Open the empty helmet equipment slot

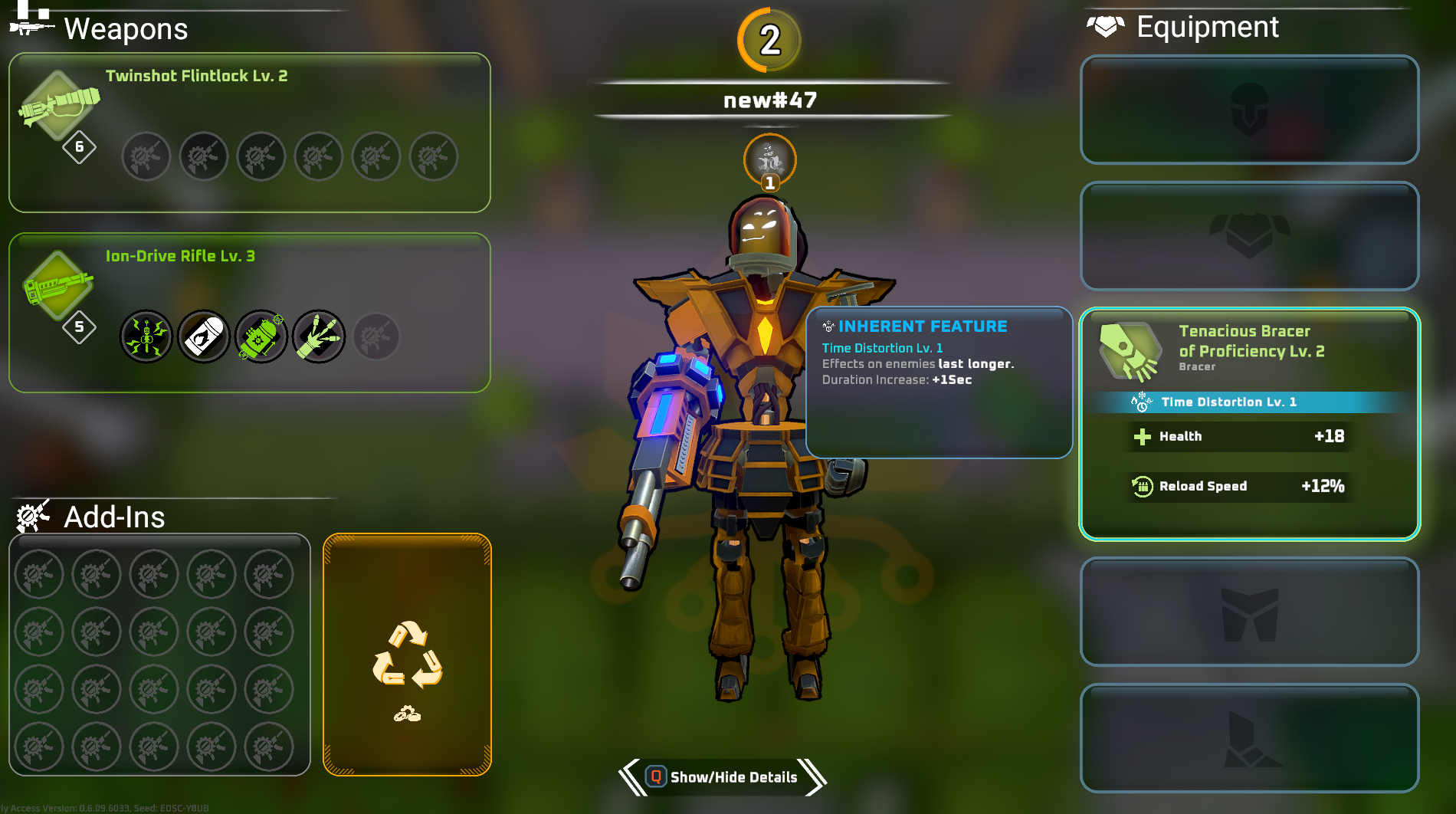point(1249,110)
